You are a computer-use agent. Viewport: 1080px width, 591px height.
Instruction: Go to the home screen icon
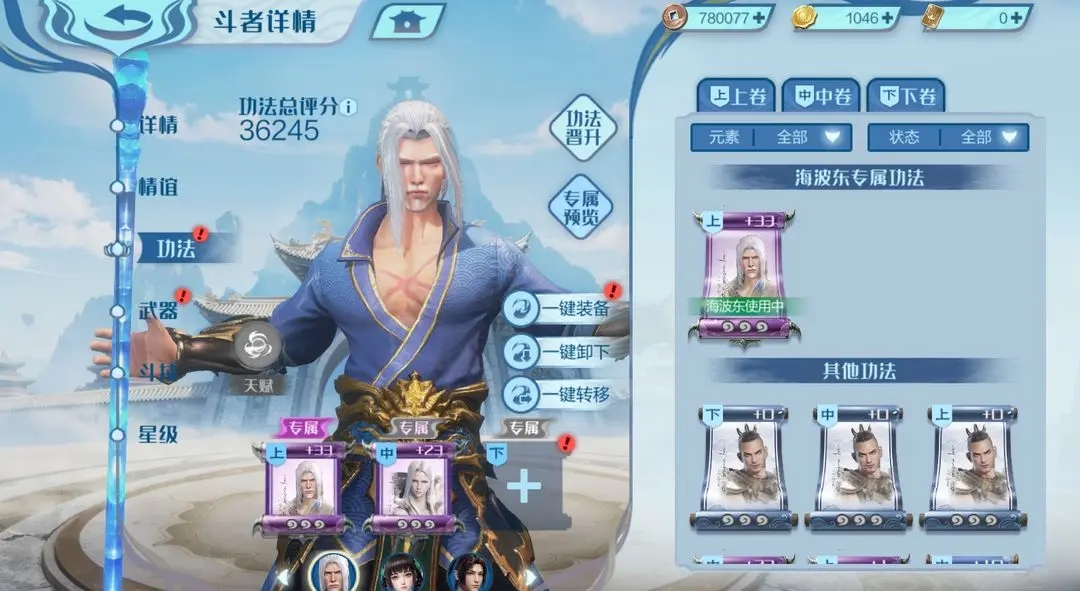pyautogui.click(x=406, y=22)
